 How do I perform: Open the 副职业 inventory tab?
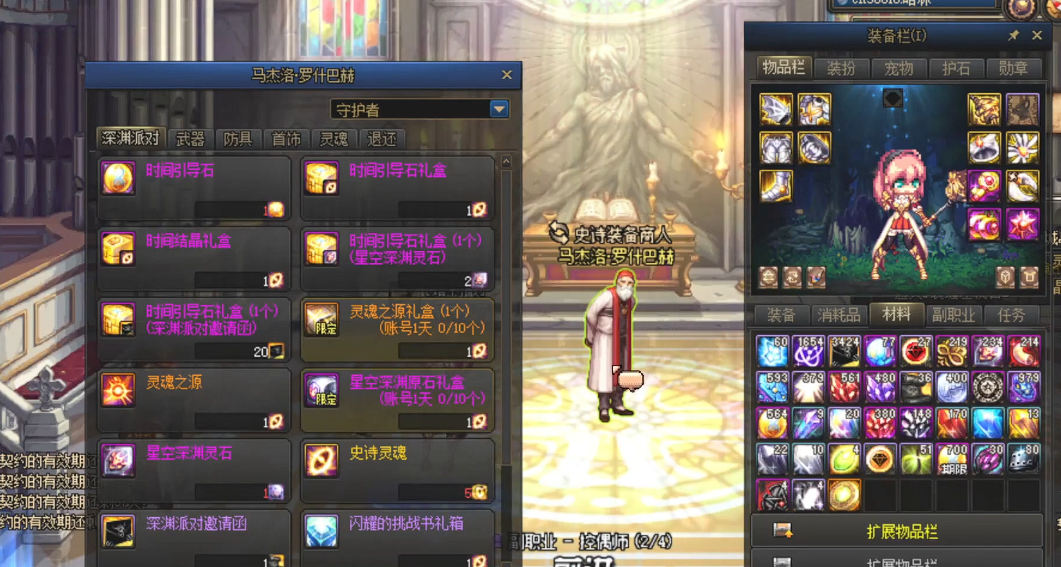[x=954, y=315]
